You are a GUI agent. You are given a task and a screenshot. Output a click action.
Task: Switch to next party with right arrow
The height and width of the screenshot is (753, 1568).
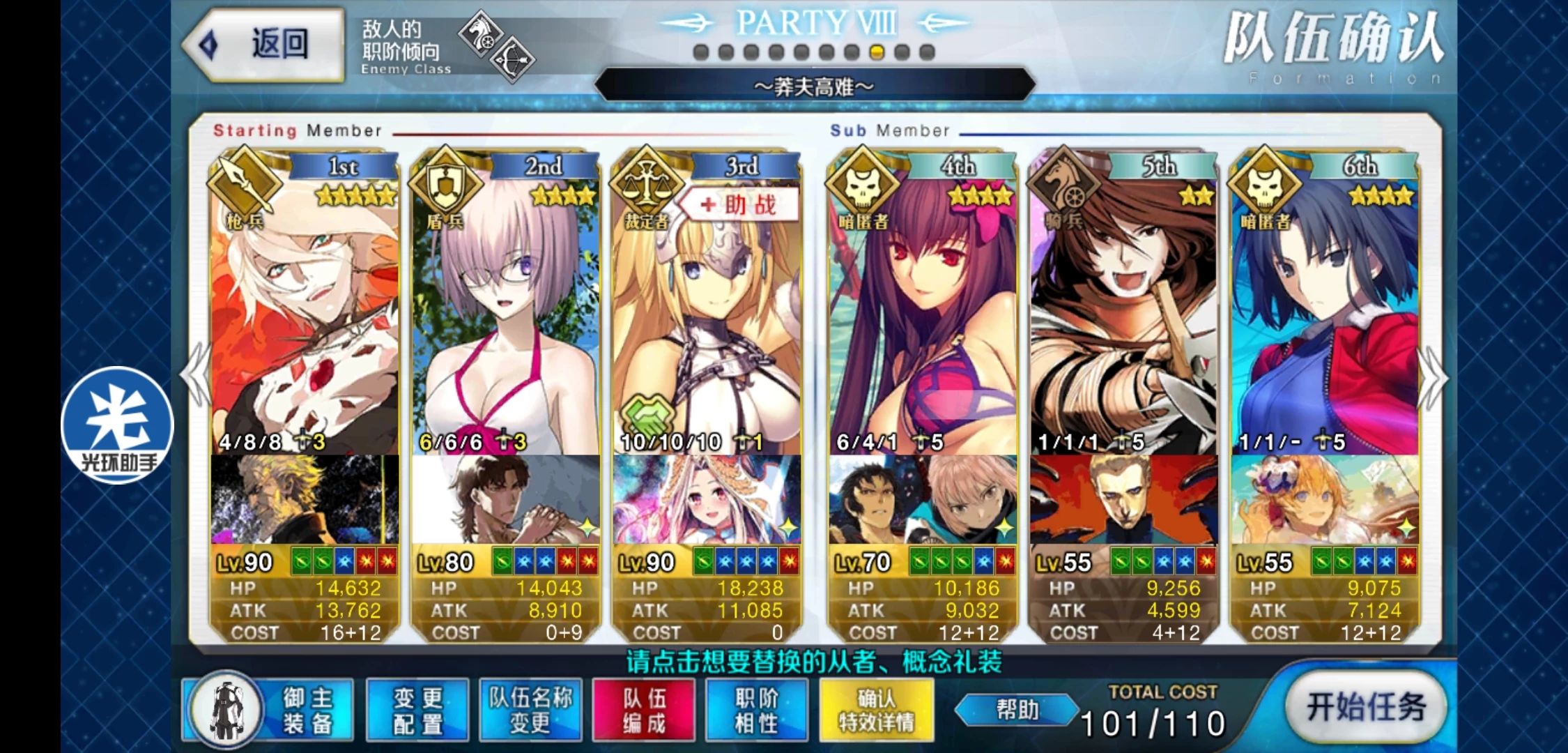click(x=1433, y=376)
